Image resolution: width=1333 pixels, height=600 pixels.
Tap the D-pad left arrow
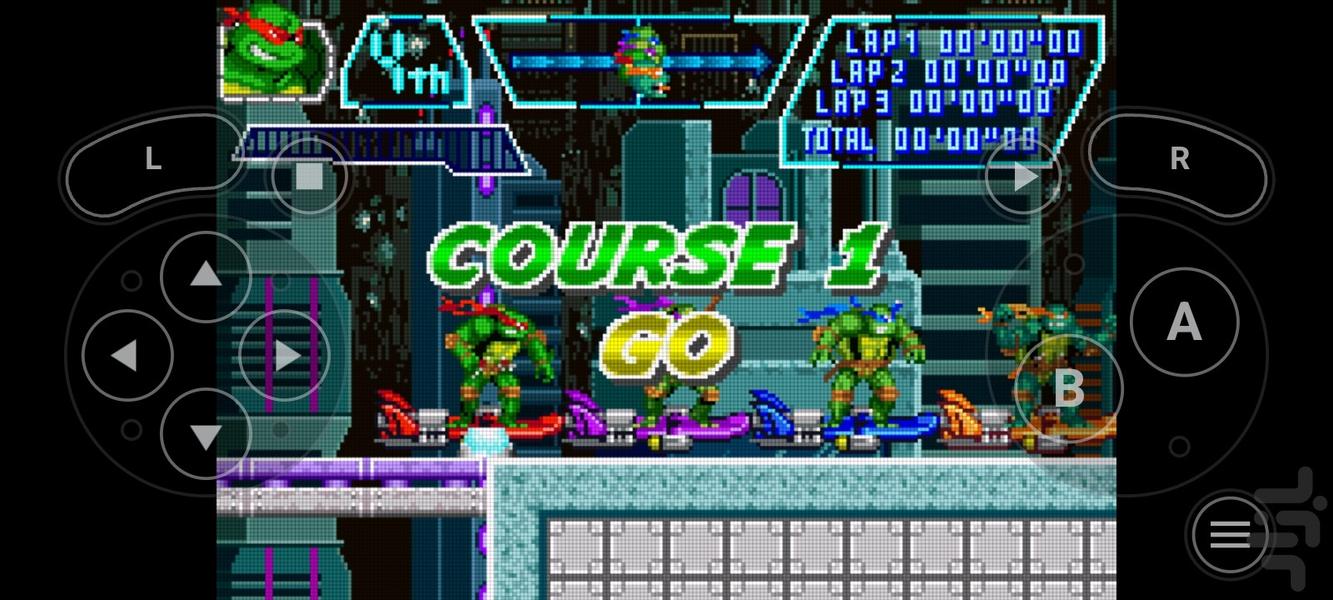(126, 355)
